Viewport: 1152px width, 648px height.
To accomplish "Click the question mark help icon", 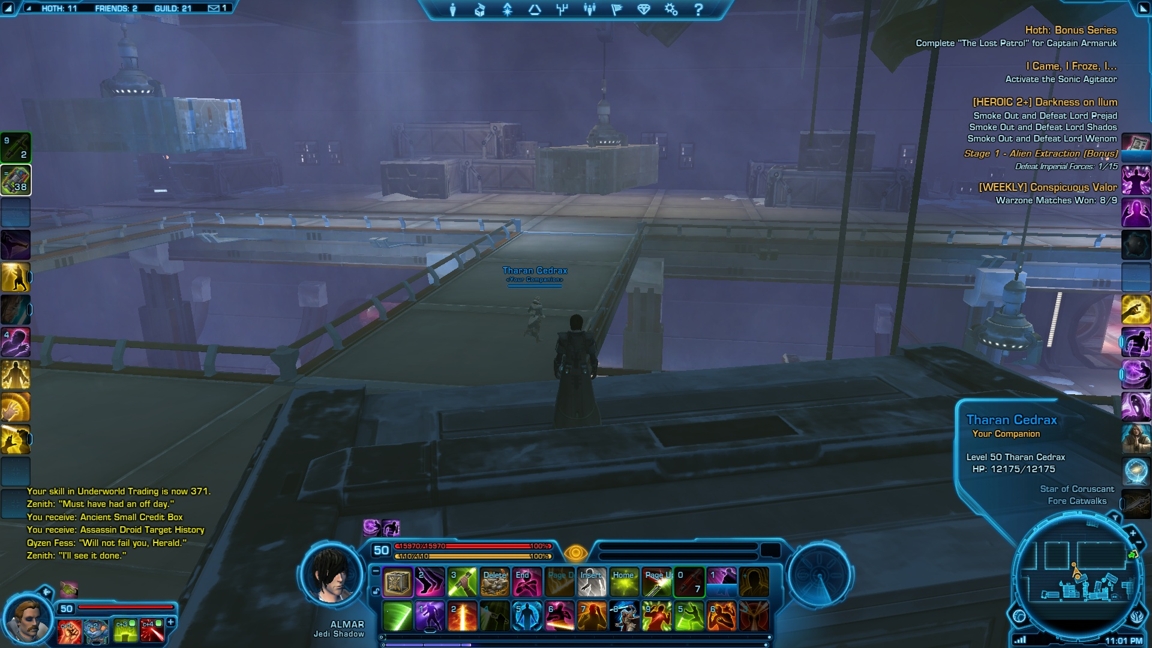I will [x=698, y=10].
